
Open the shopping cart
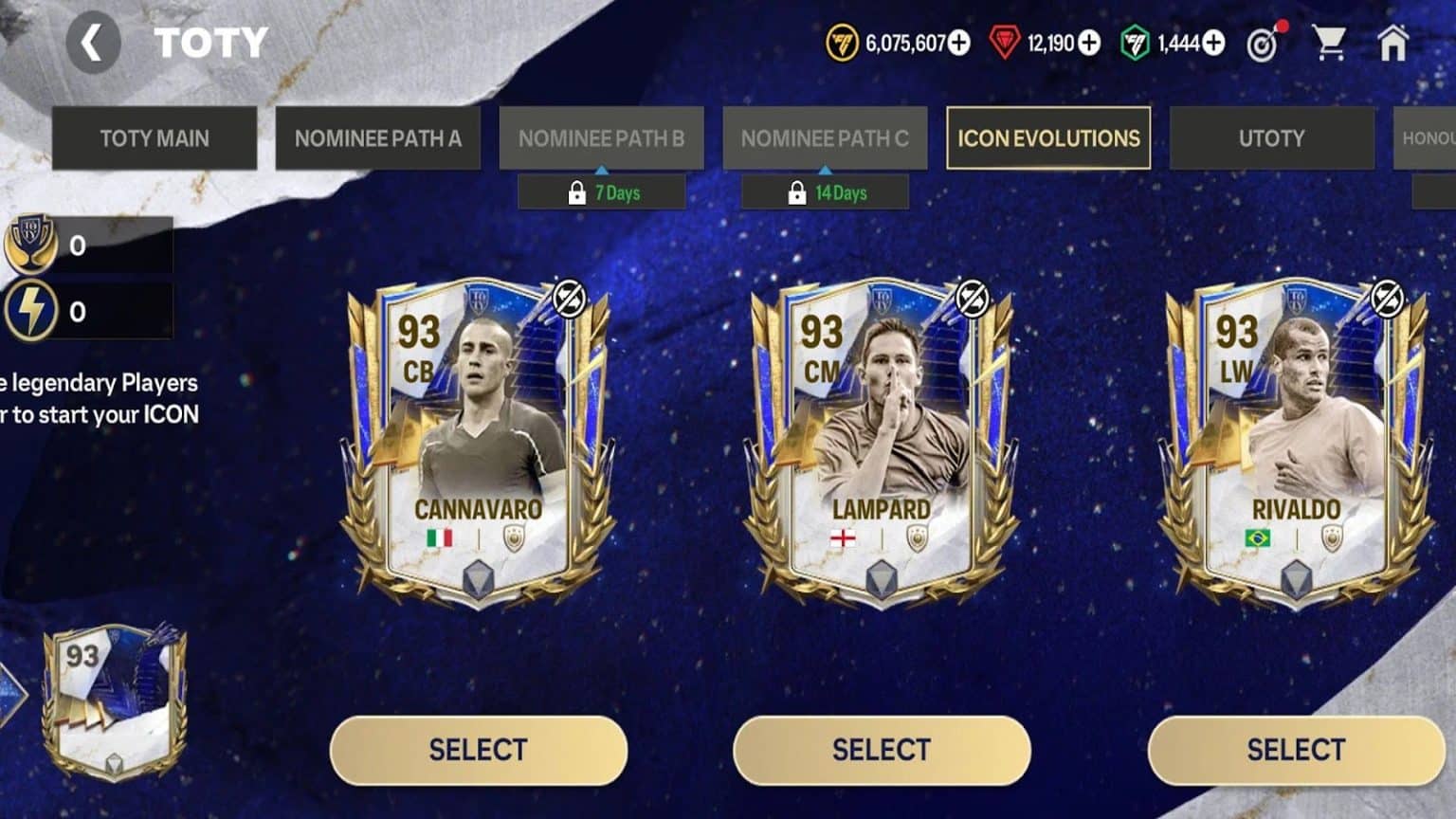click(x=1332, y=40)
